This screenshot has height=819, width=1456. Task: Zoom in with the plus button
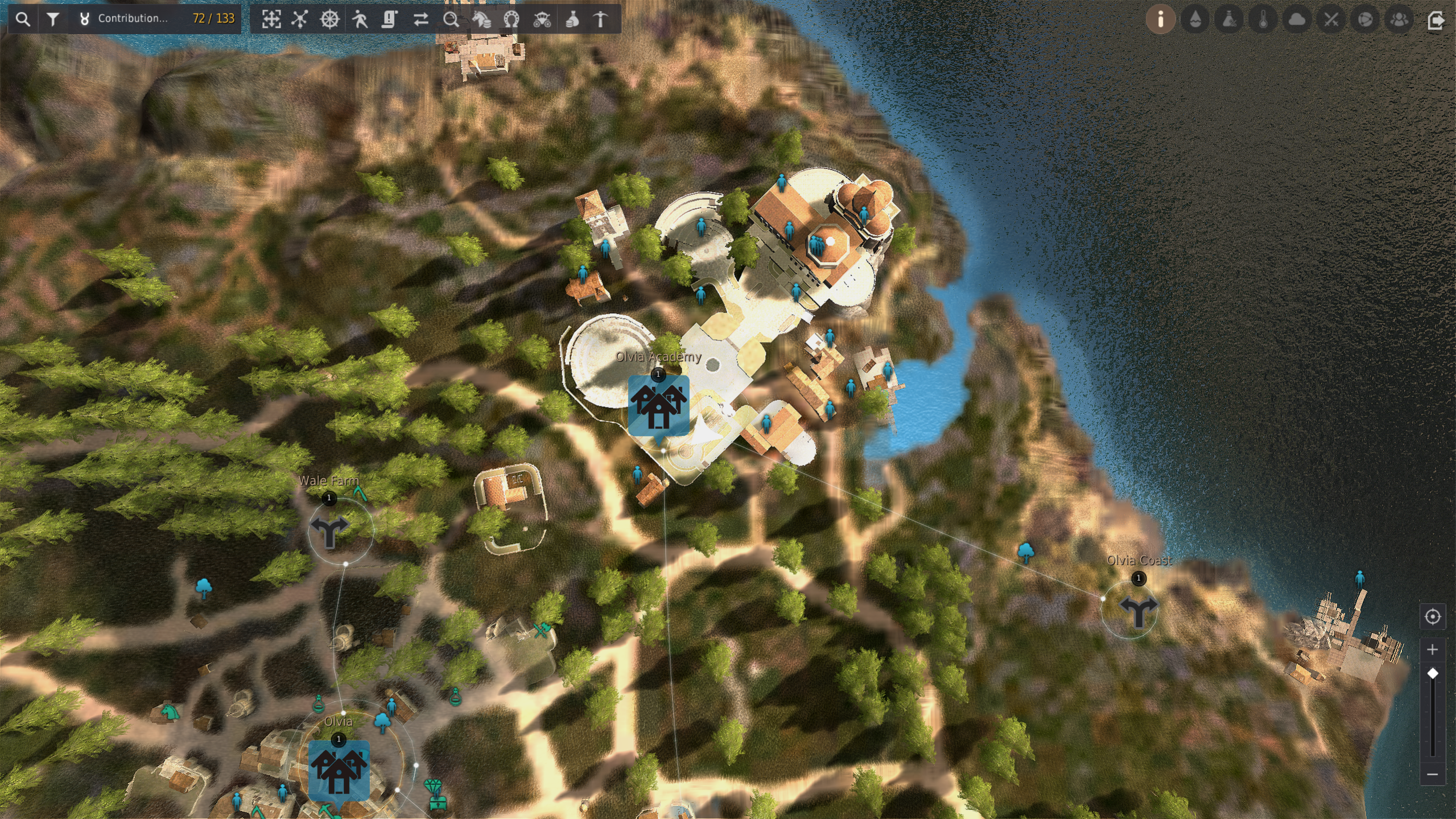coord(1432,649)
